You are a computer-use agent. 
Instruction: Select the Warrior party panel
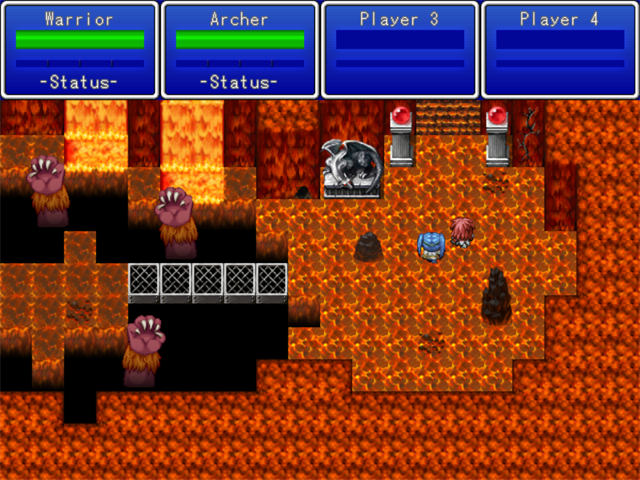click(x=80, y=50)
